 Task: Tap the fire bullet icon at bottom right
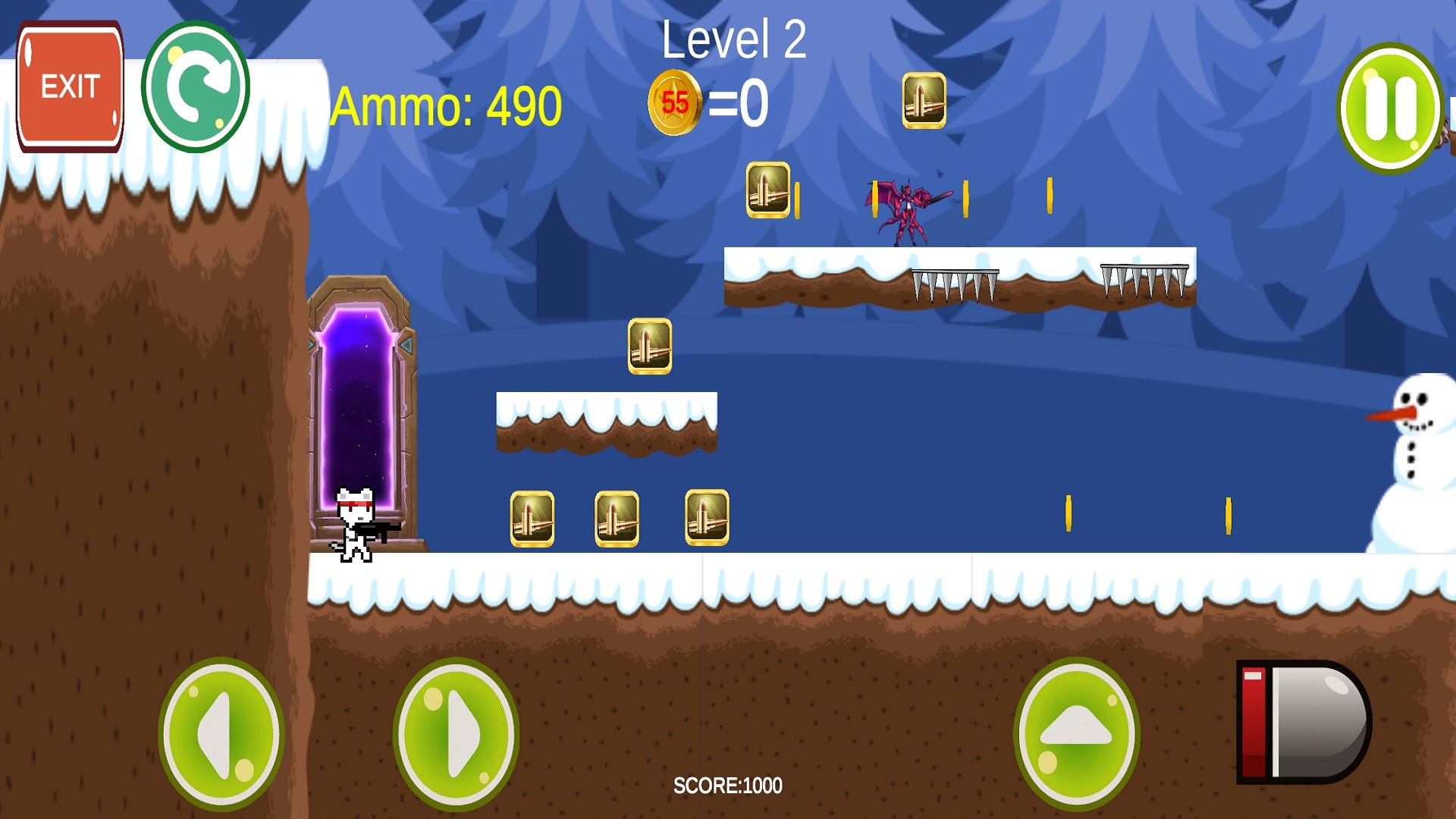pyautogui.click(x=1302, y=724)
